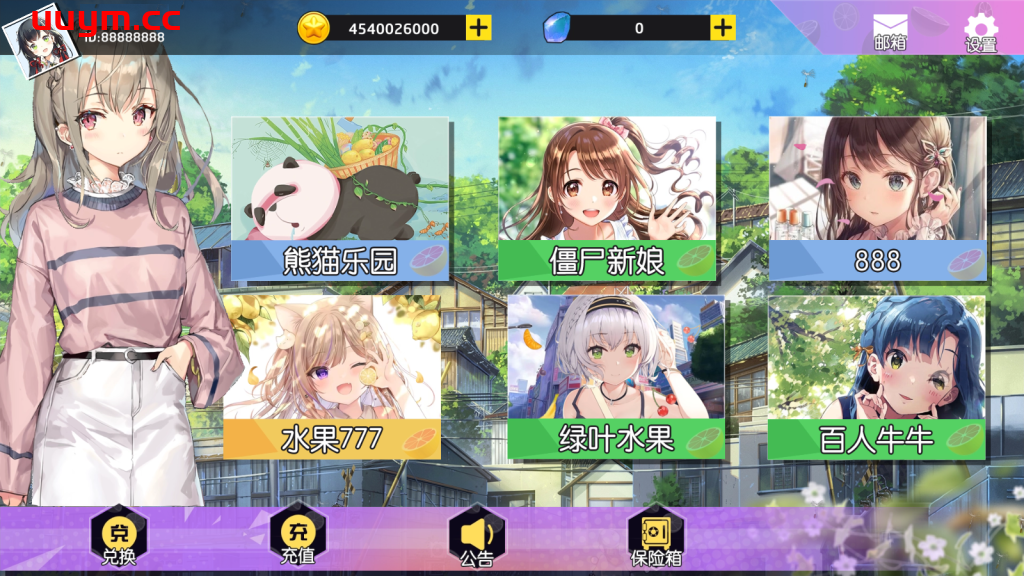Show the 公告 announcements
Viewport: 1024px width, 576px height.
[x=477, y=537]
